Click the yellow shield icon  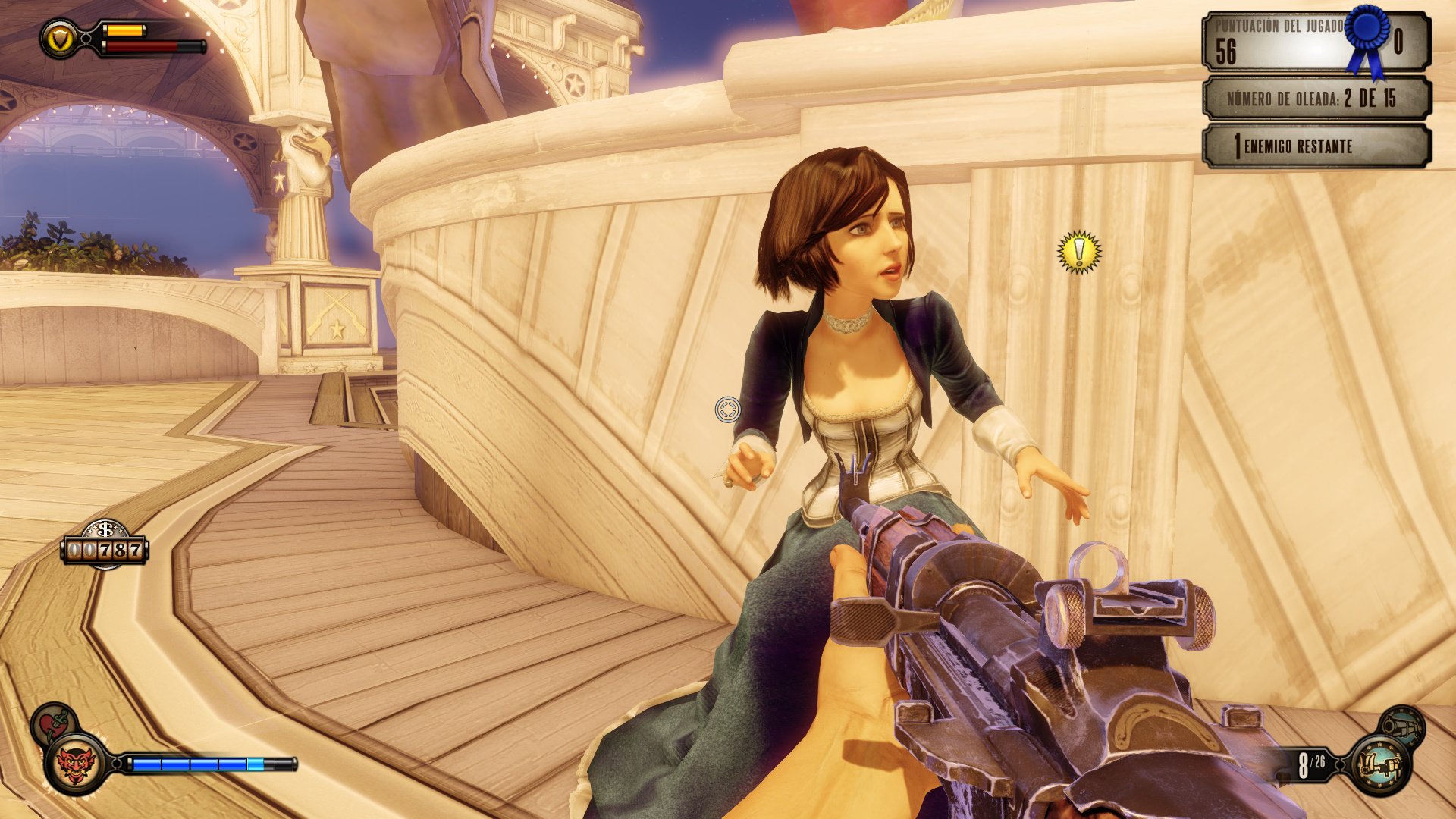coord(60,39)
